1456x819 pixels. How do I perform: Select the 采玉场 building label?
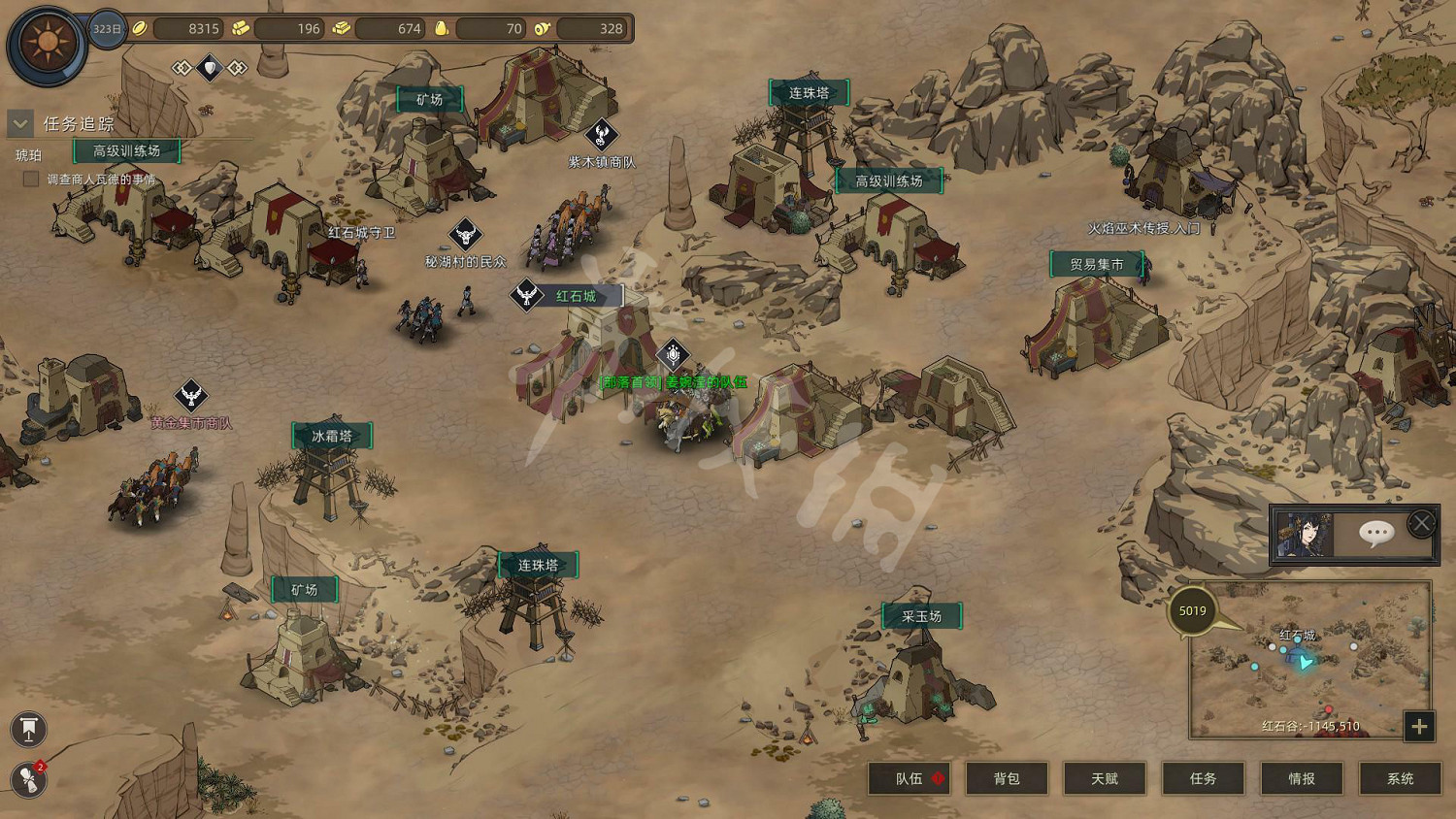point(921,616)
